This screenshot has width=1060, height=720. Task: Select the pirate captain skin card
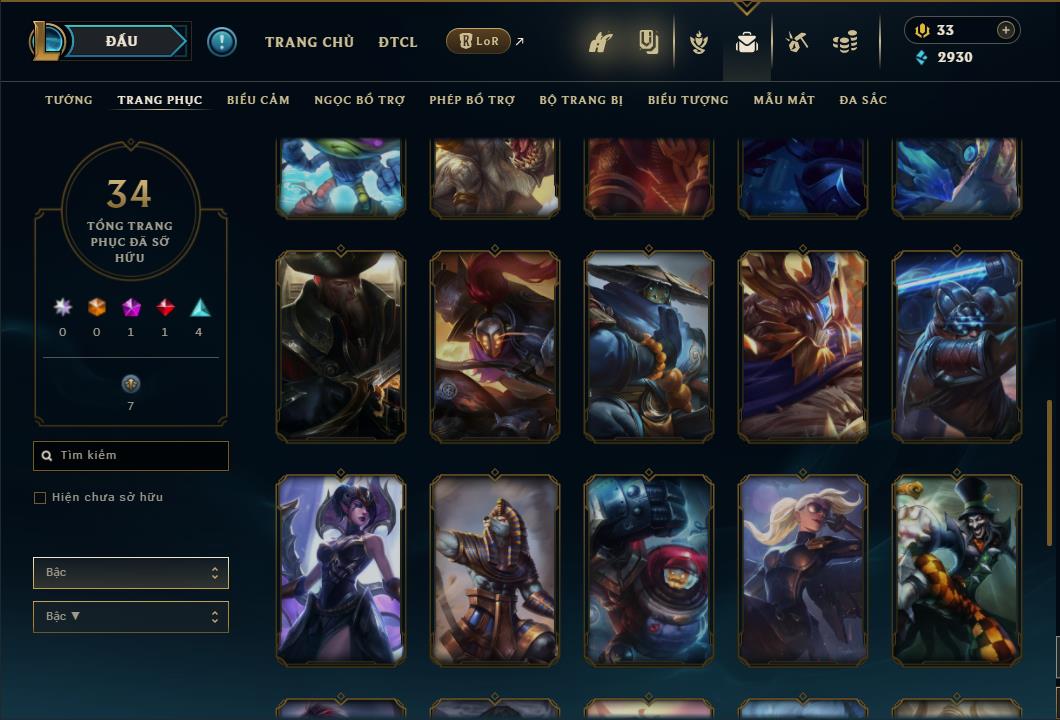(341, 346)
